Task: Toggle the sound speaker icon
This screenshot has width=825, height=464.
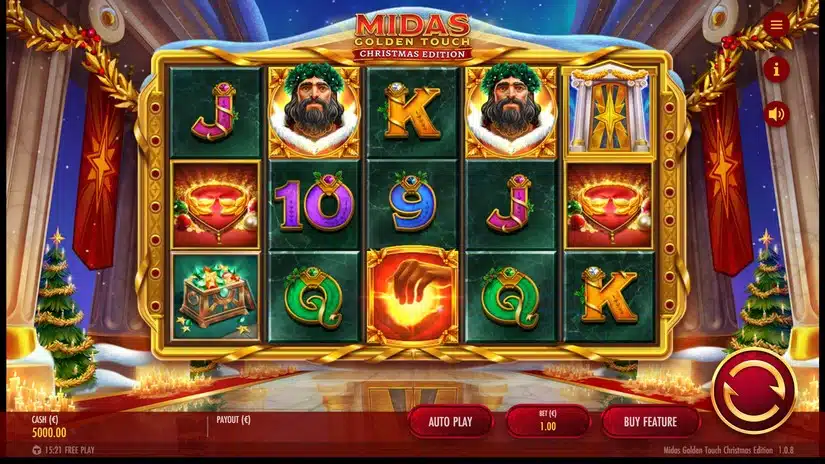Action: pyautogui.click(x=776, y=114)
